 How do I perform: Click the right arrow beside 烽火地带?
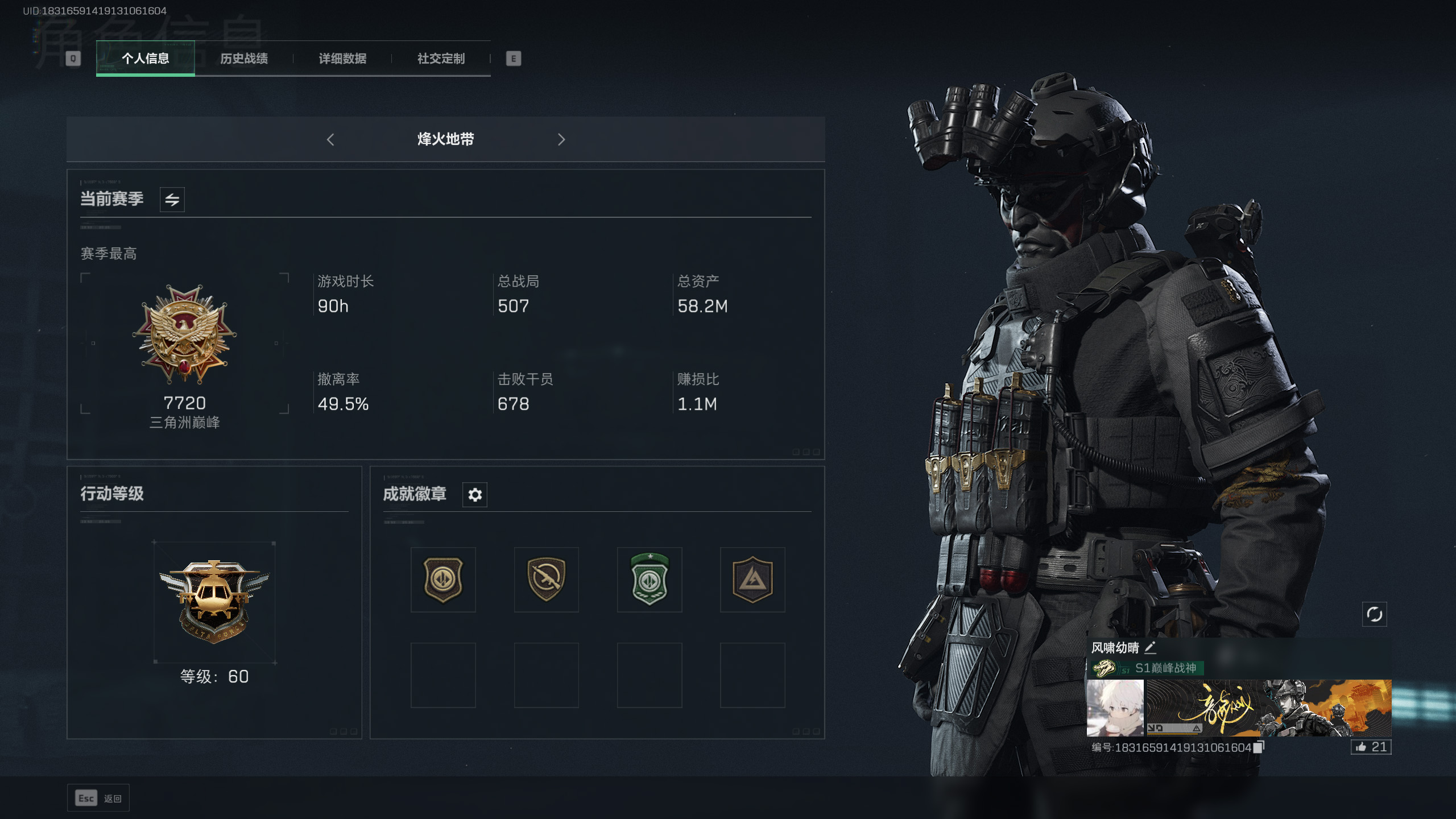[x=561, y=139]
